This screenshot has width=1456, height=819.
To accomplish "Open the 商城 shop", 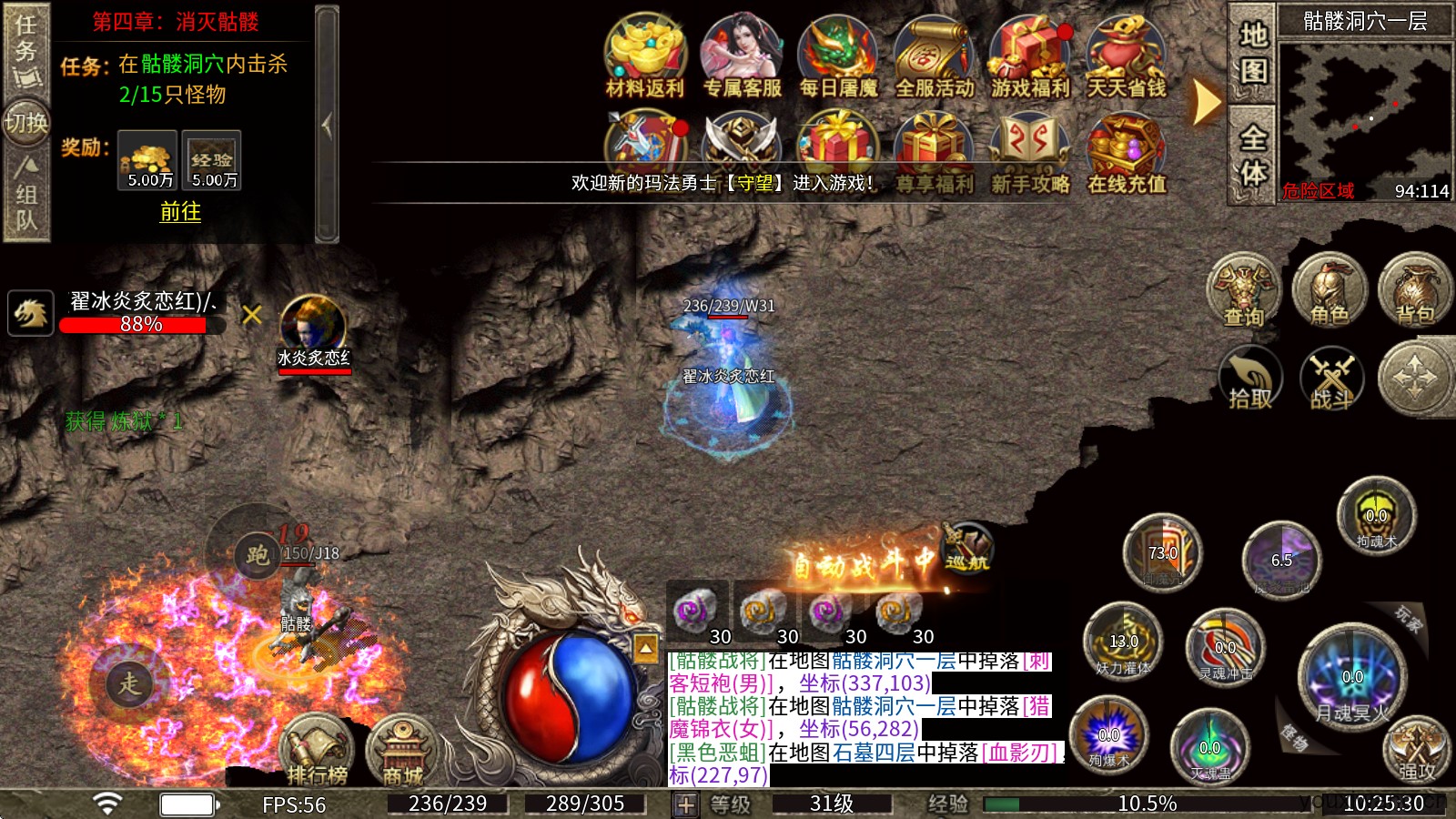I will point(402,752).
